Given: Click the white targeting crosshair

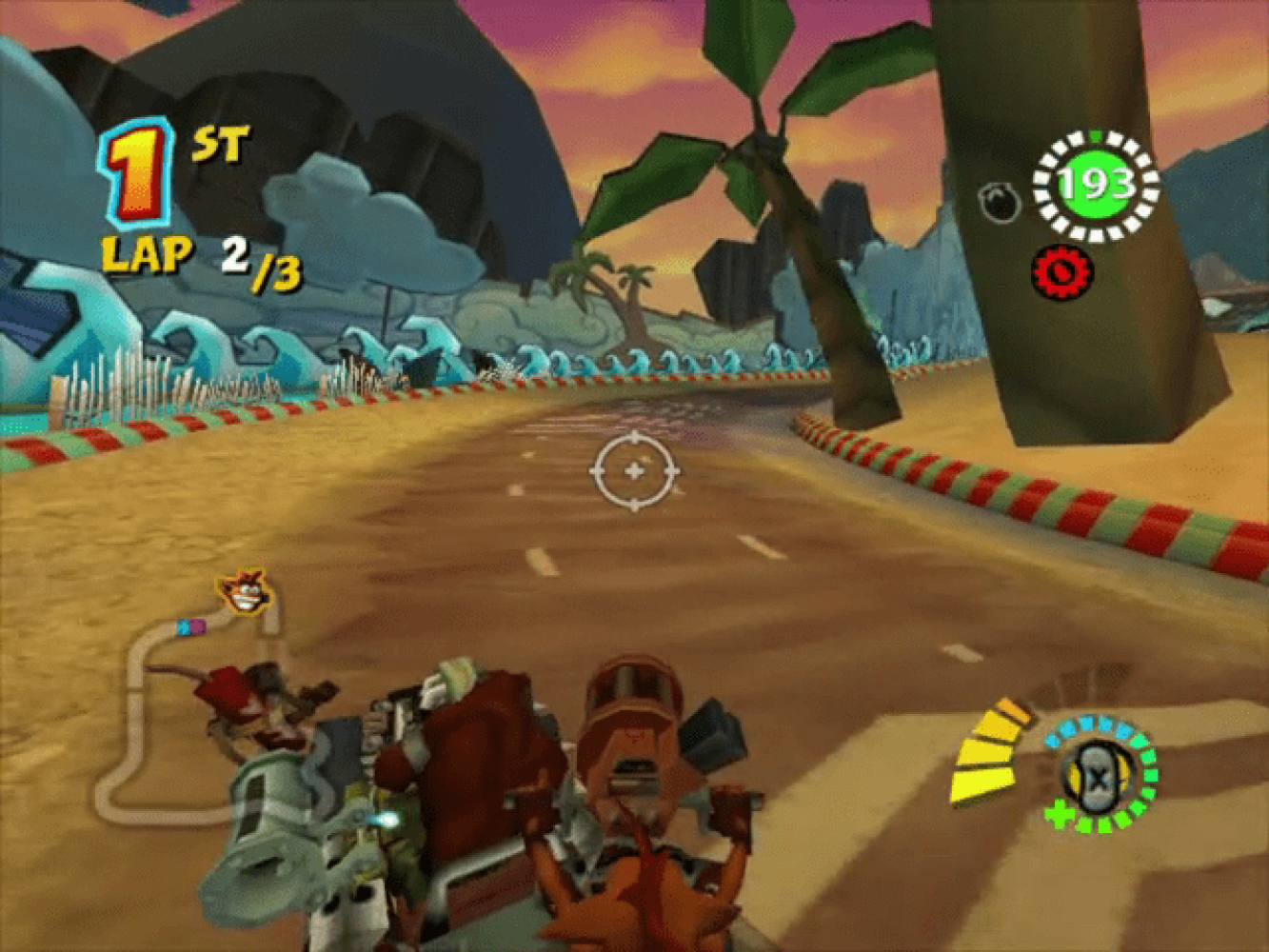Looking at the screenshot, I should (634, 470).
